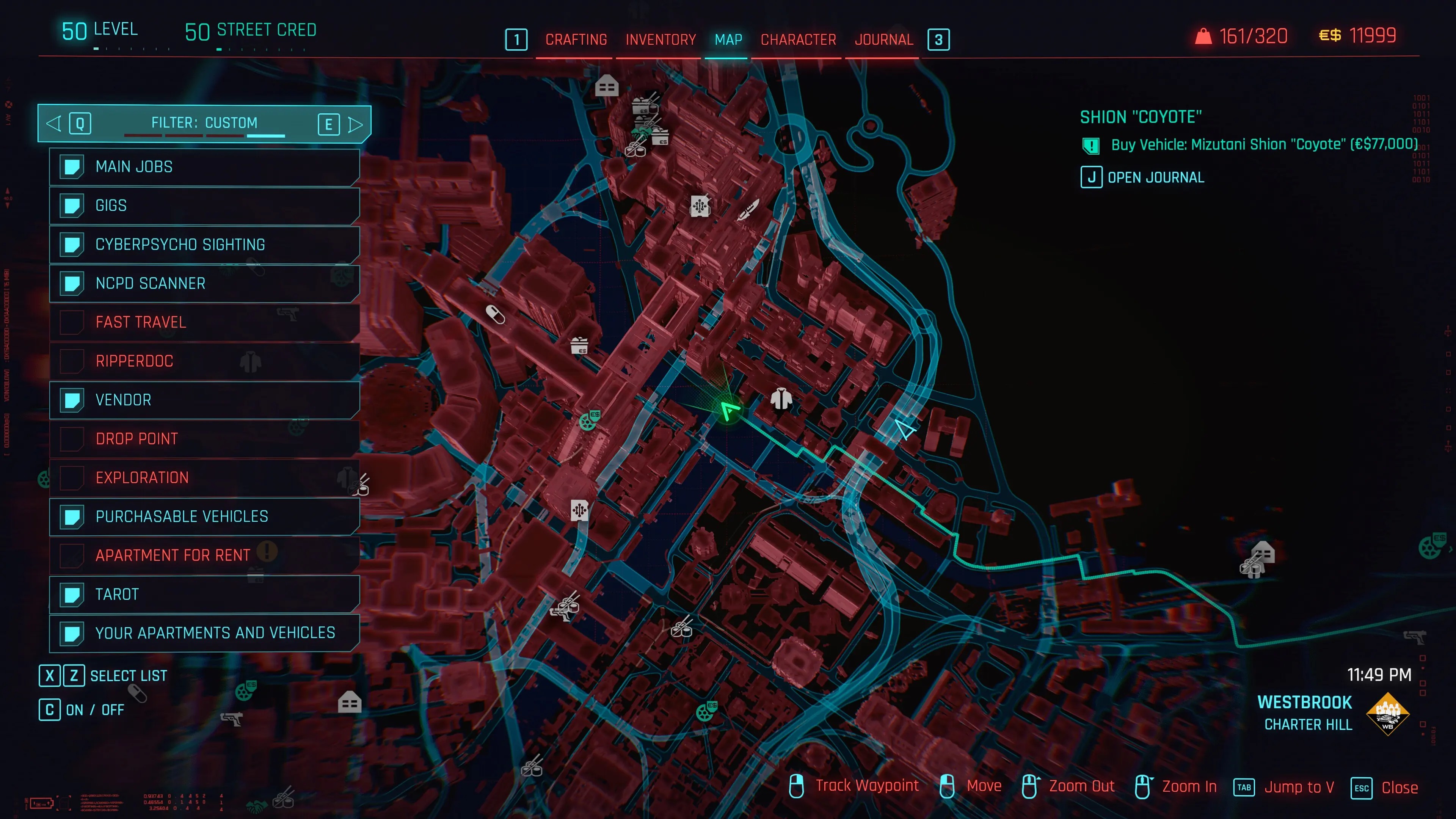The image size is (1456, 819).
Task: Open the Journal tab
Action: point(883,39)
